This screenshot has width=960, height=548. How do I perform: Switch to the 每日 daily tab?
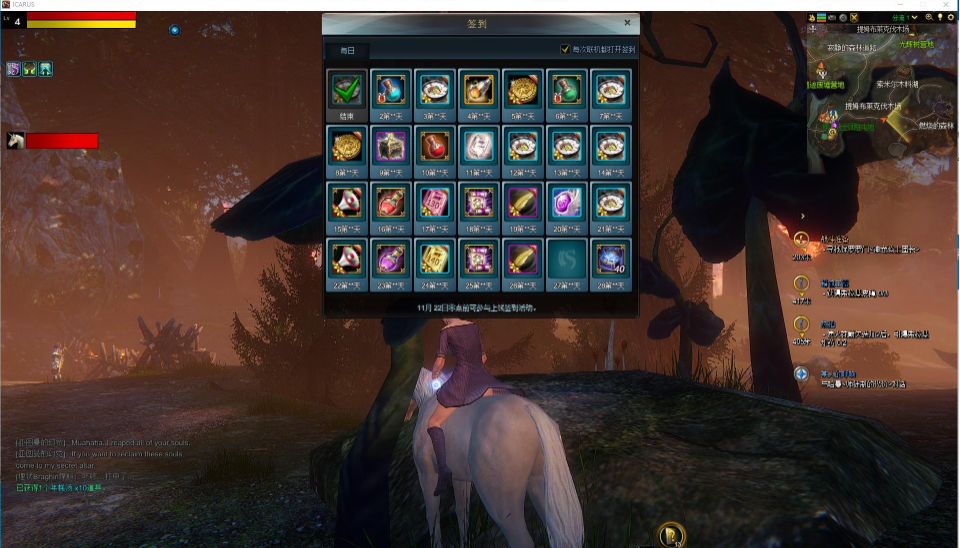pos(347,50)
